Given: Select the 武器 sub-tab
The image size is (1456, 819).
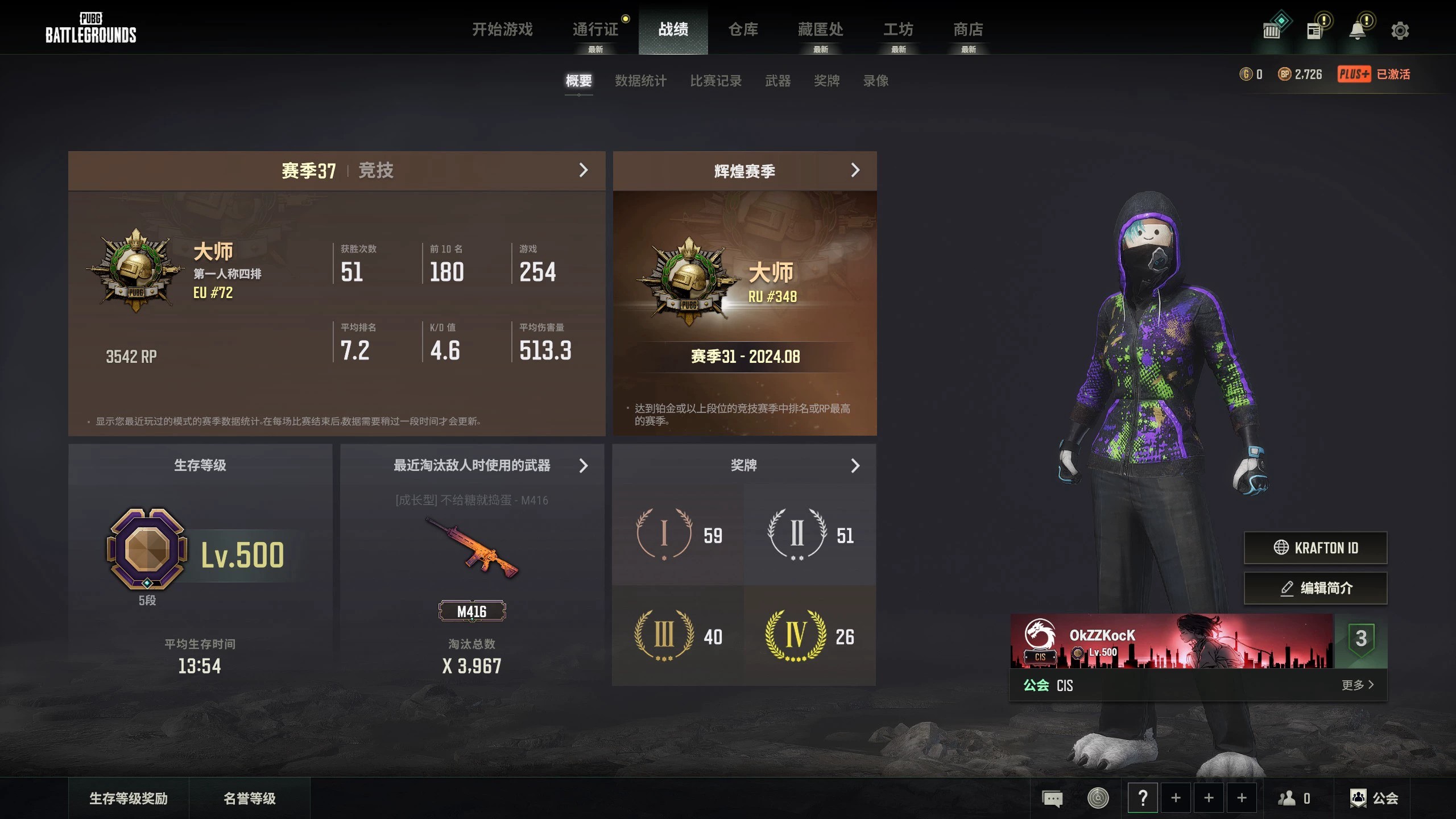Looking at the screenshot, I should [x=777, y=81].
